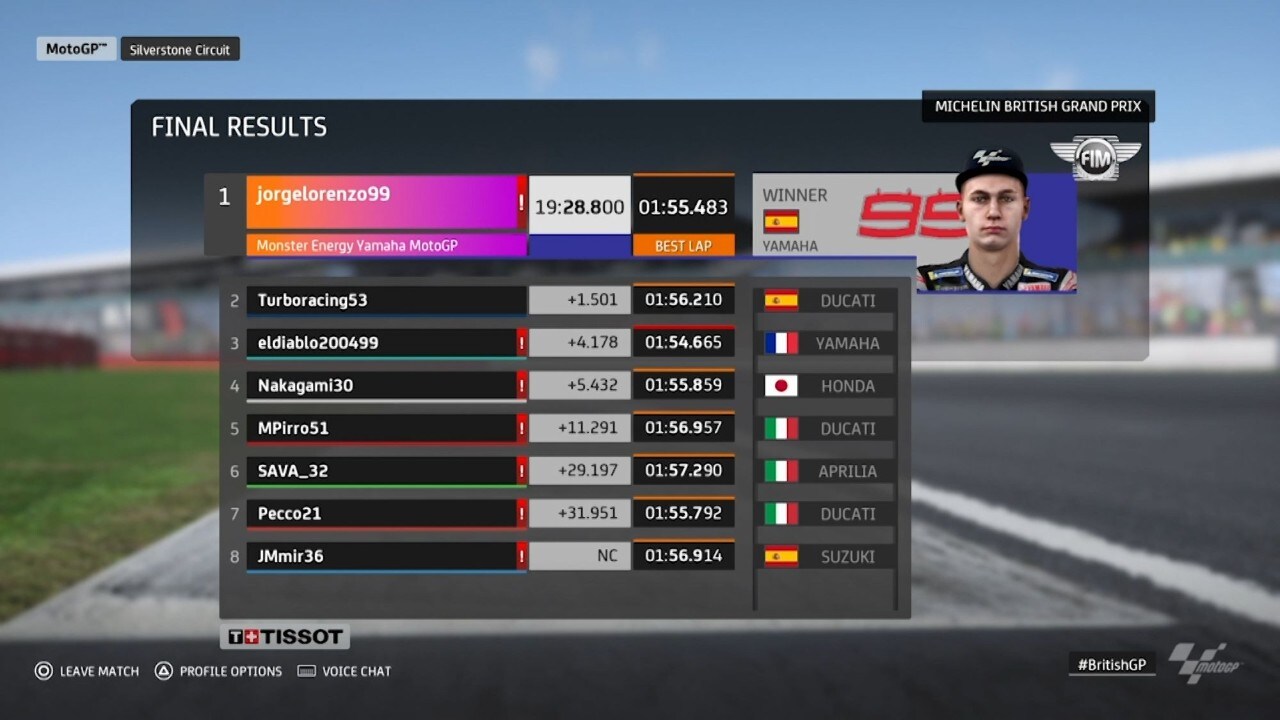Select Pecco21's result row
1280x720 pixels.
point(385,514)
